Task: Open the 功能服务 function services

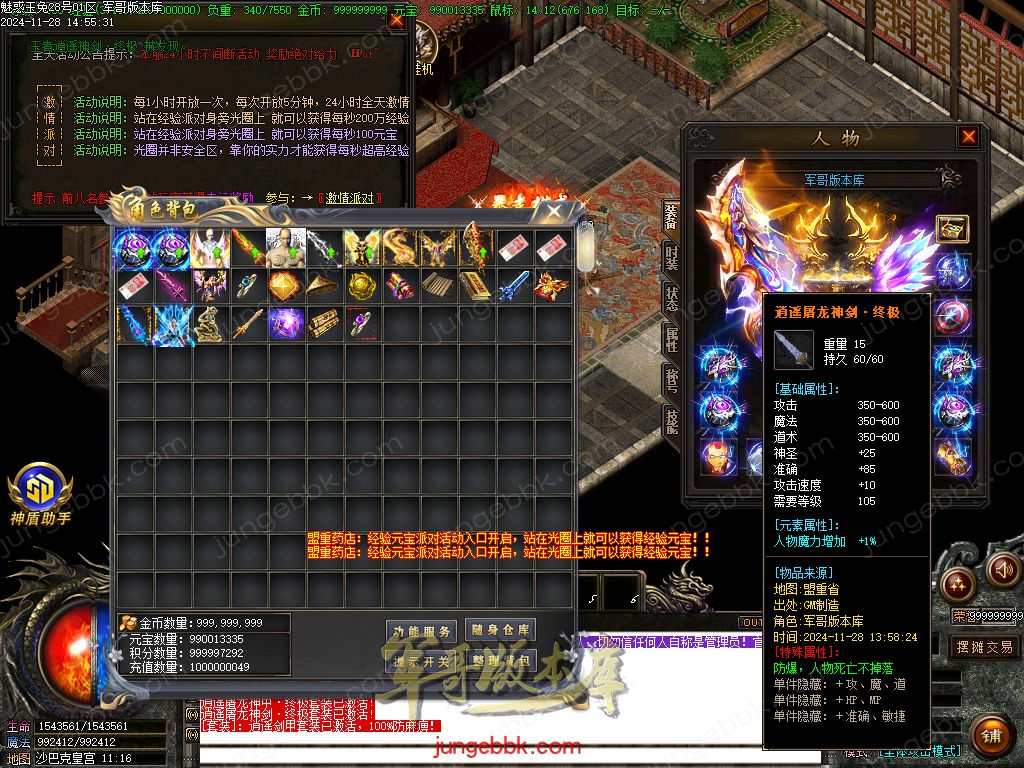Action: [x=421, y=631]
